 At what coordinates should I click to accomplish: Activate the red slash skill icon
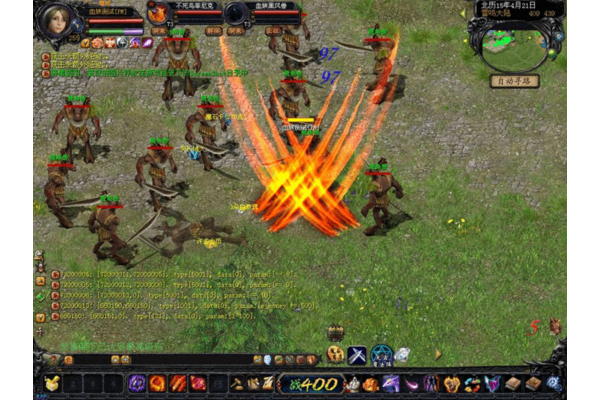(x=178, y=383)
